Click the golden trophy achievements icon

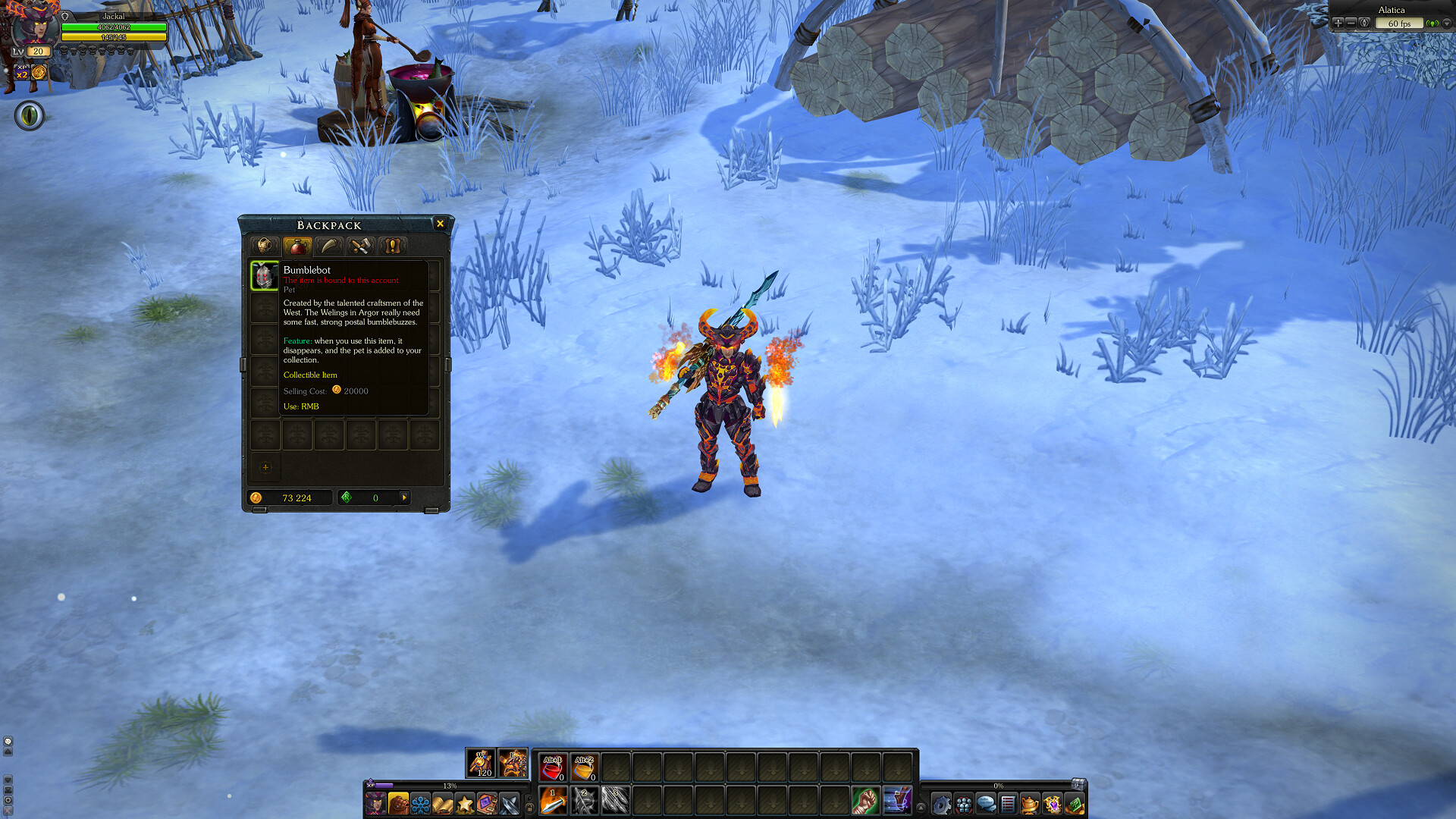[x=1030, y=804]
